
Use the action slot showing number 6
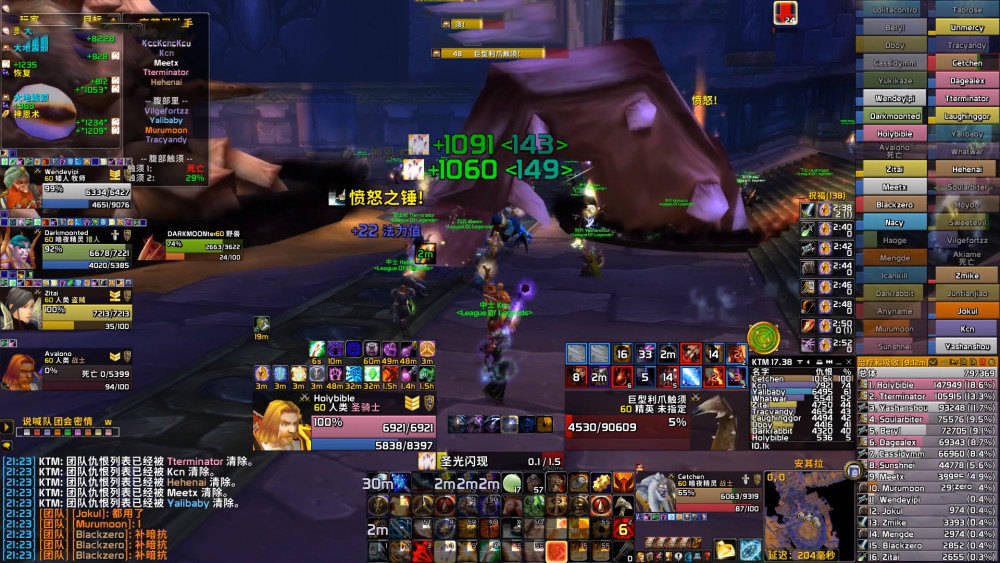point(623,529)
